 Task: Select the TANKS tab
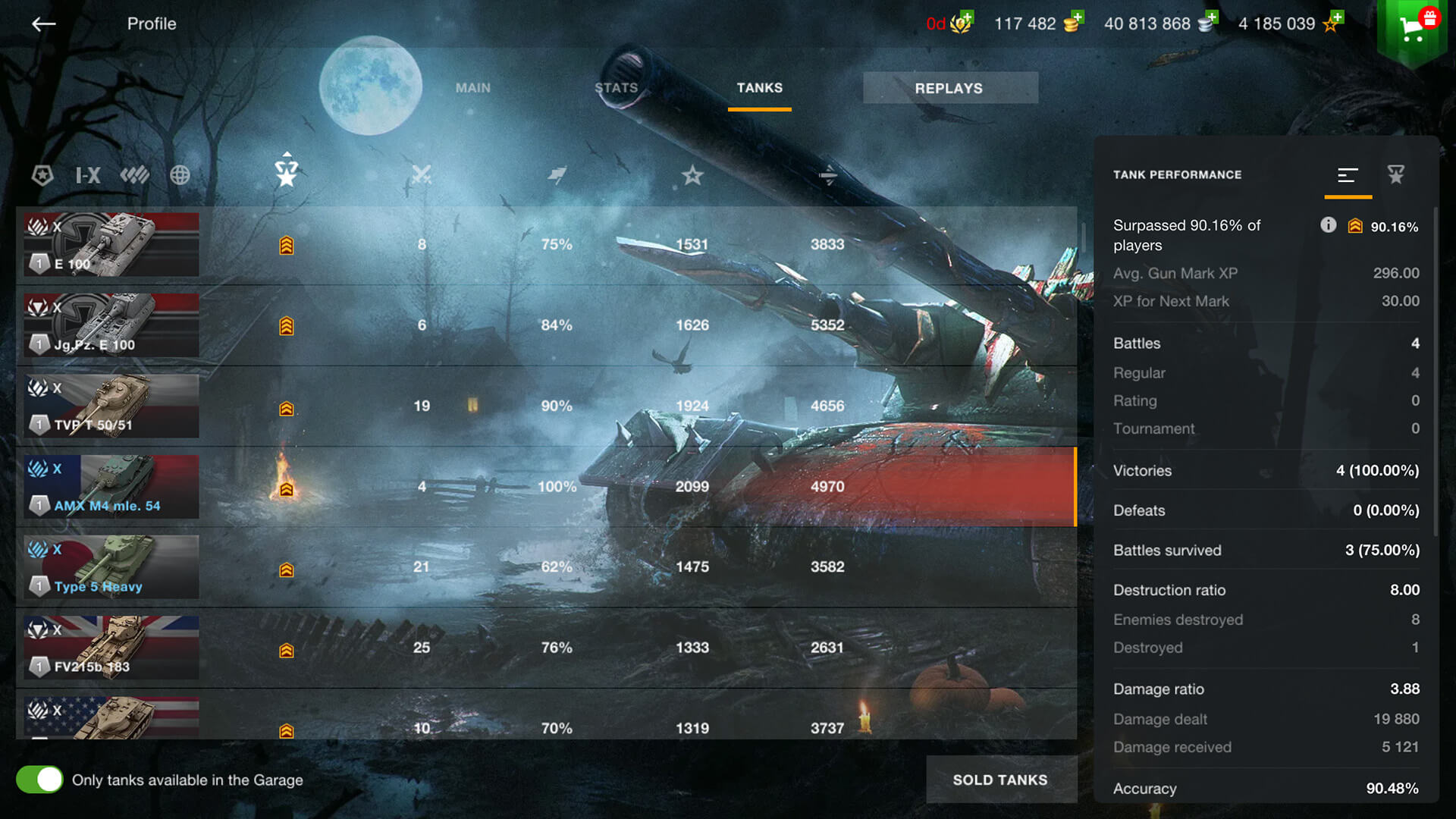click(759, 88)
